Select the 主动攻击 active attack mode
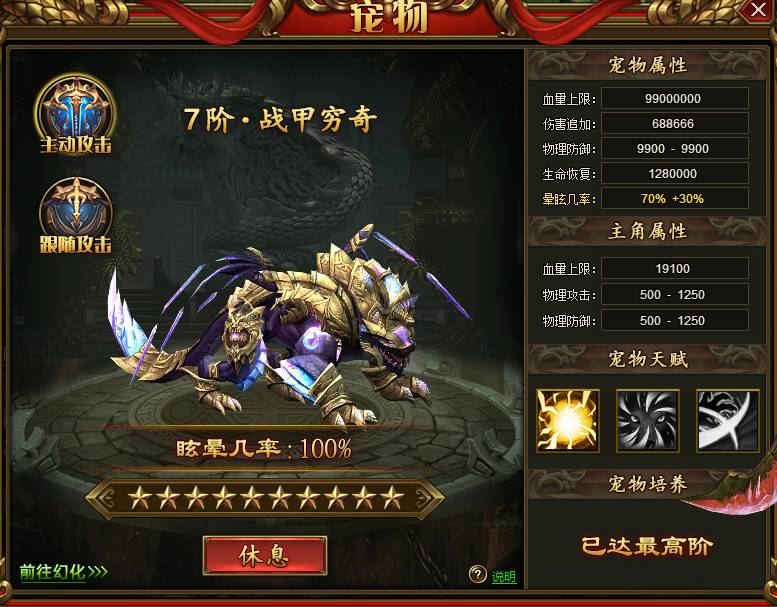 [x=75, y=114]
